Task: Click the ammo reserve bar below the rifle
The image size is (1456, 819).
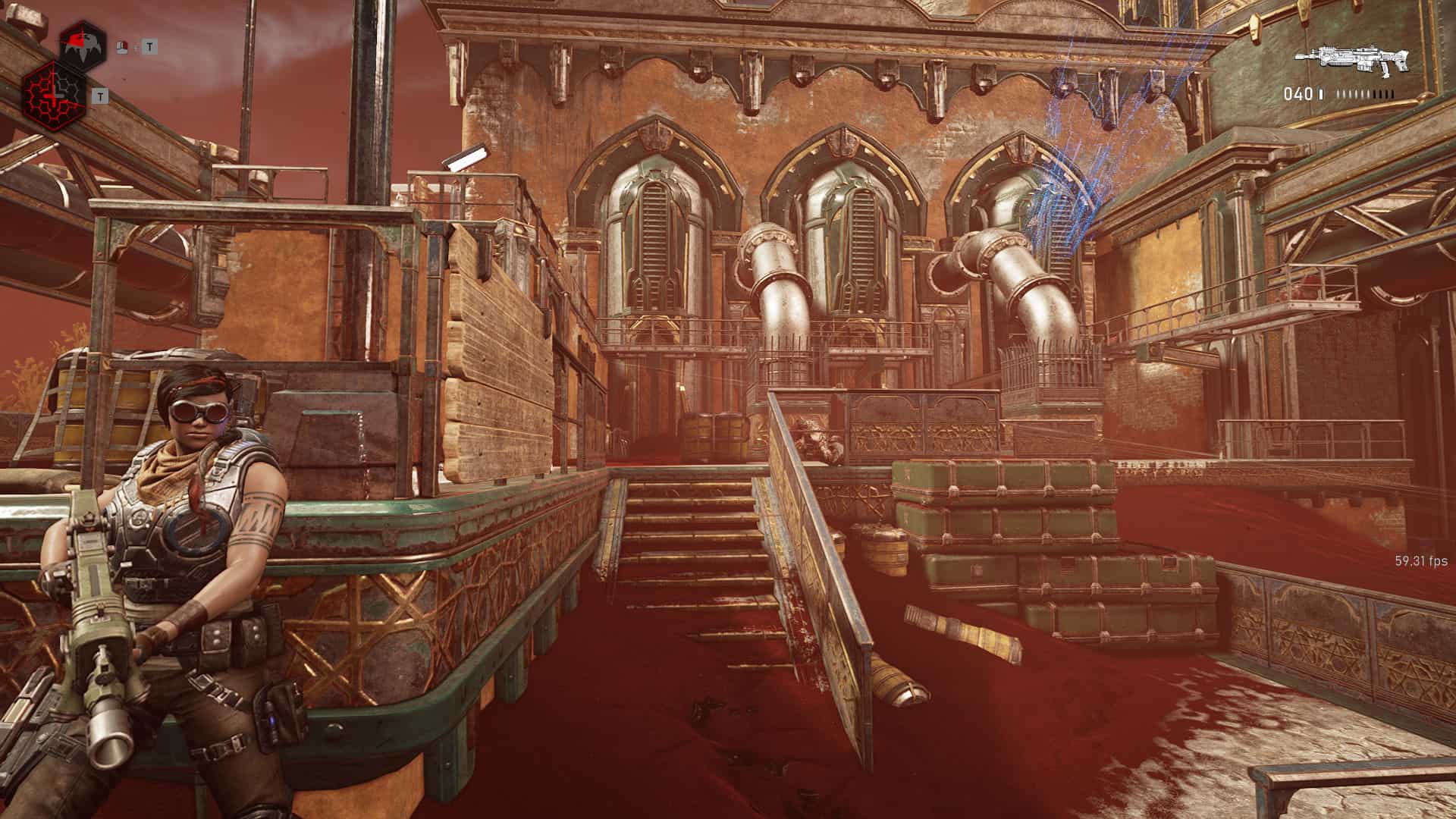Action: [1365, 93]
